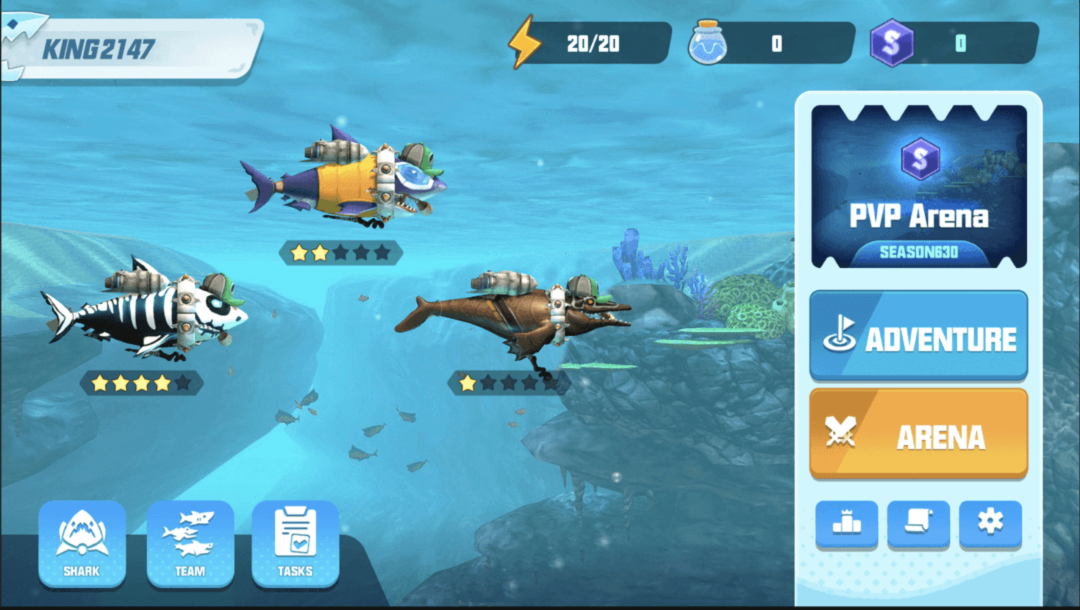
Task: Open settings with the gear icon
Action: [990, 524]
